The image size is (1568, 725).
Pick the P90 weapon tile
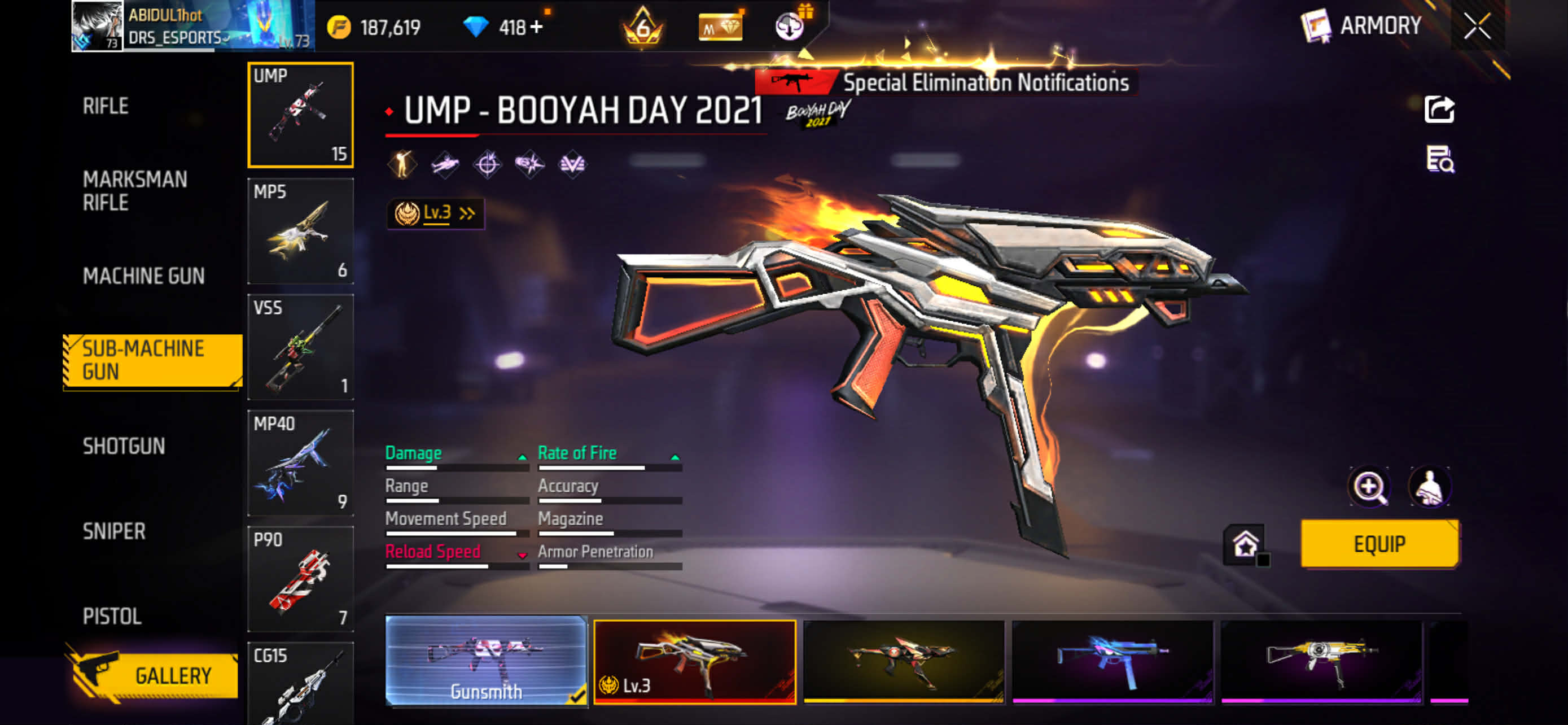300,578
